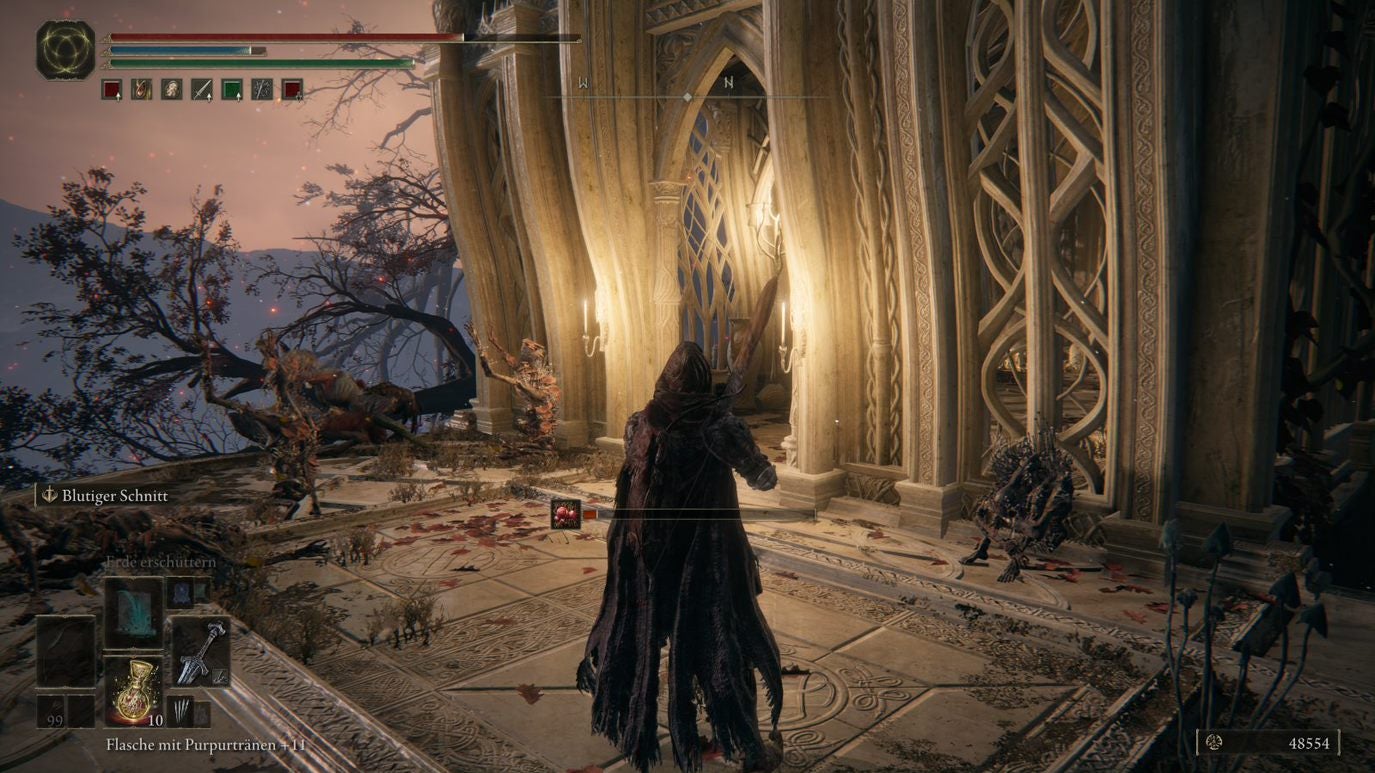Image resolution: width=1375 pixels, height=773 pixels.
Task: Toggle the first red quickslot square
Action: [x=112, y=88]
